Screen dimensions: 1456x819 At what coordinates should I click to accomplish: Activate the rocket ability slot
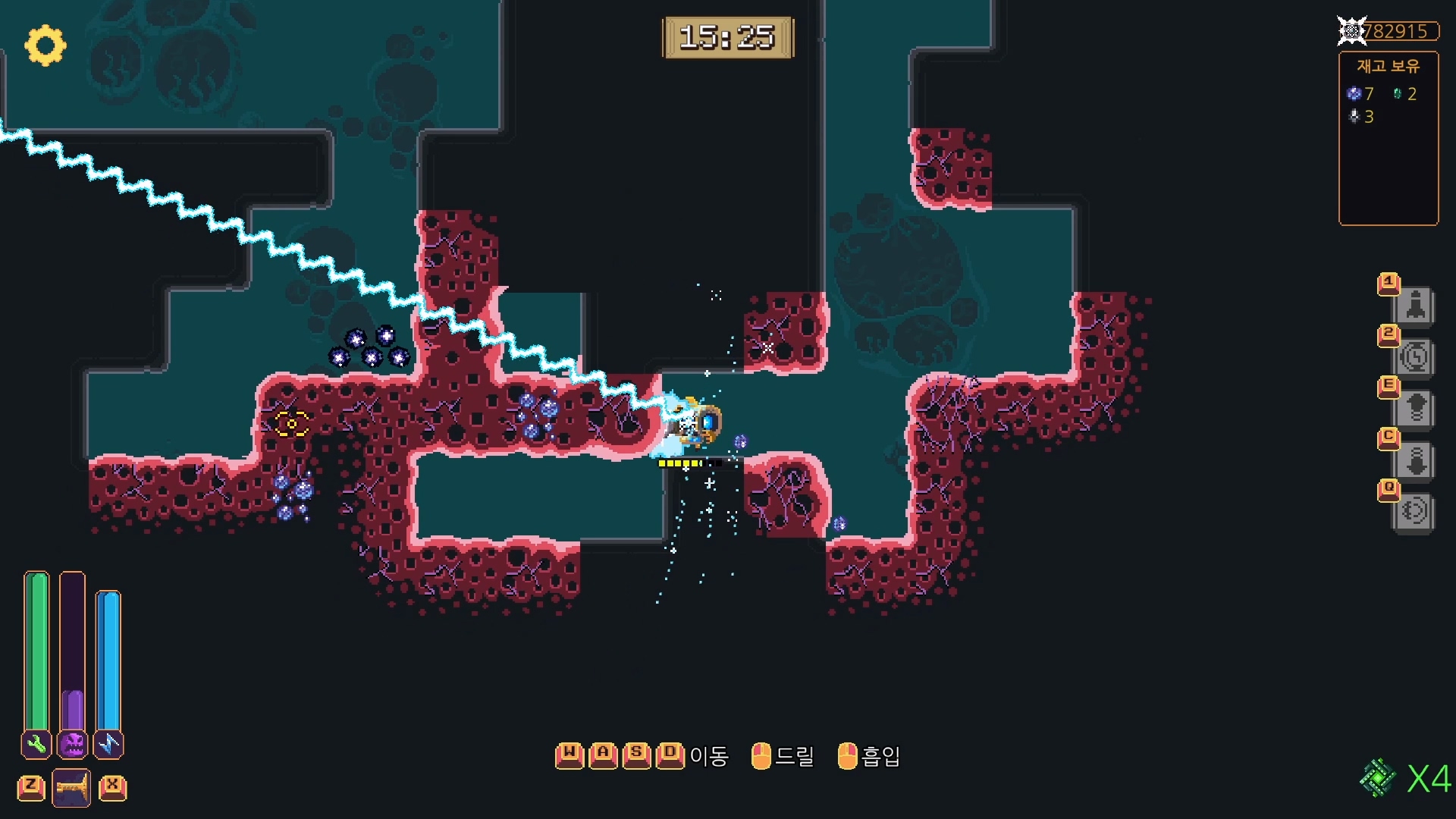(x=1415, y=306)
